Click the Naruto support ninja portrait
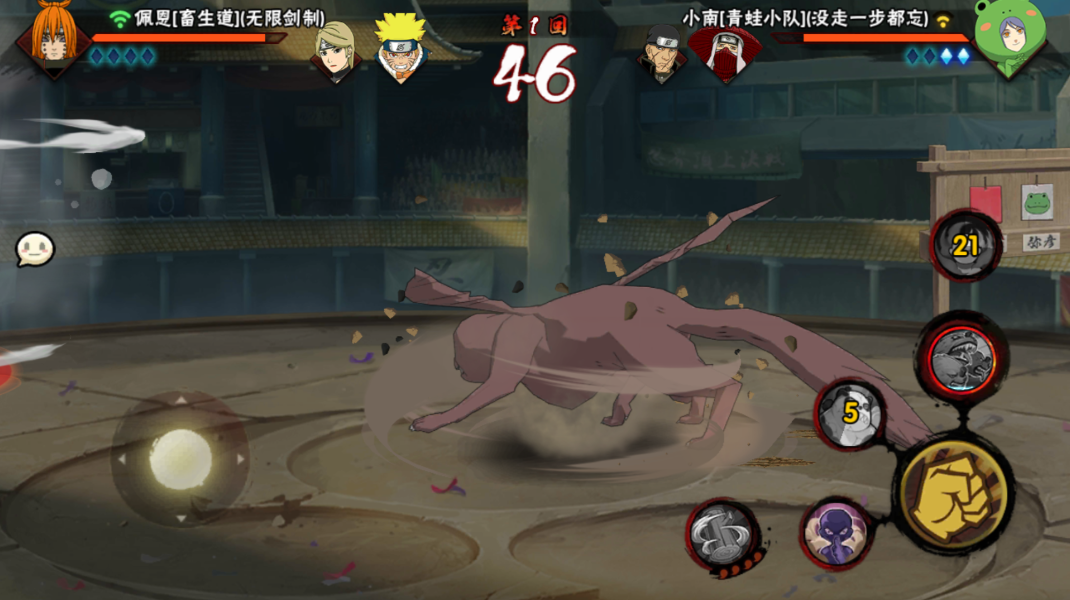The width and height of the screenshot is (1070, 600). click(402, 46)
